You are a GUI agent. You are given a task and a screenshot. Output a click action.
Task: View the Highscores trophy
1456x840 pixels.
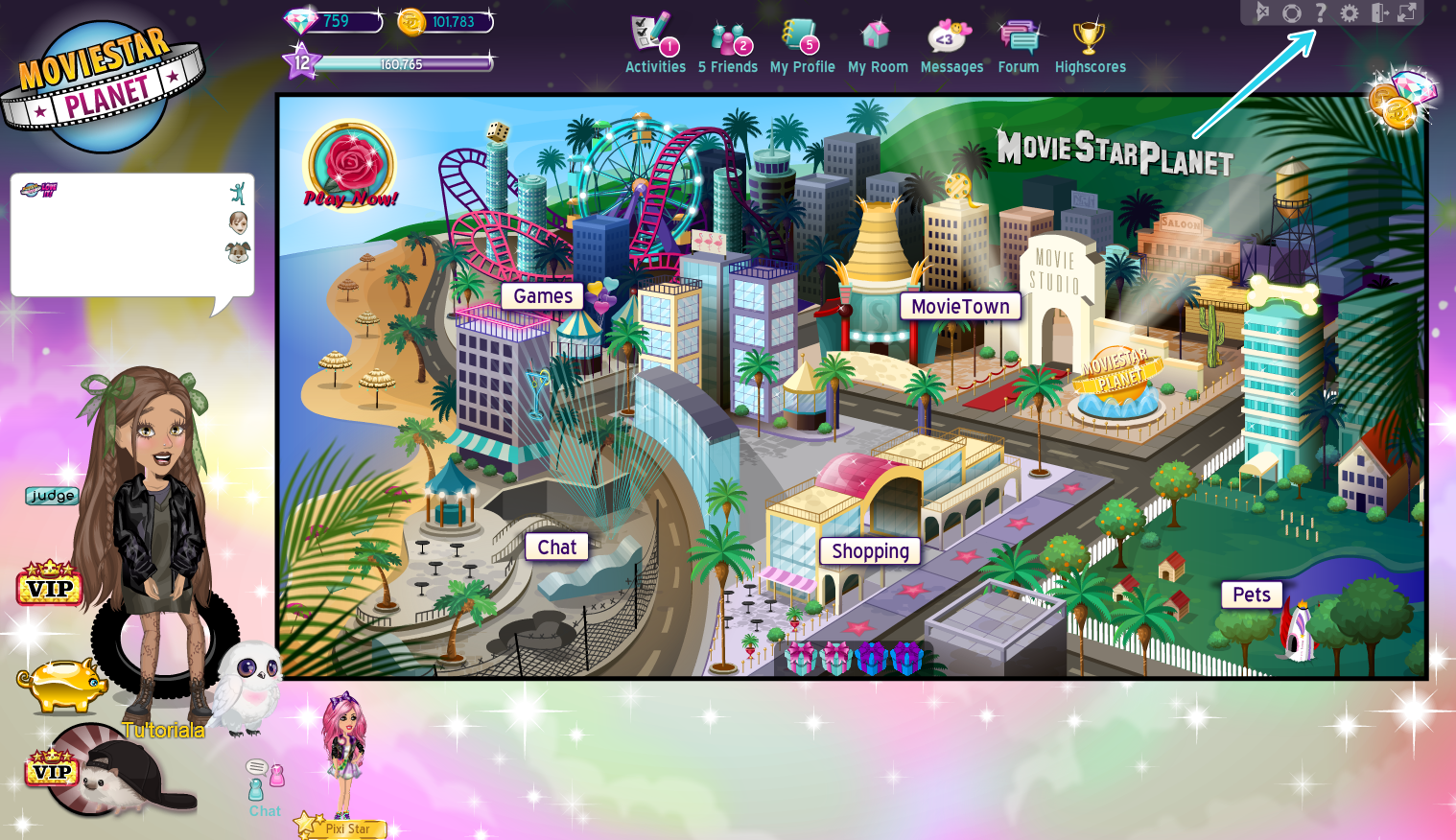(x=1090, y=44)
